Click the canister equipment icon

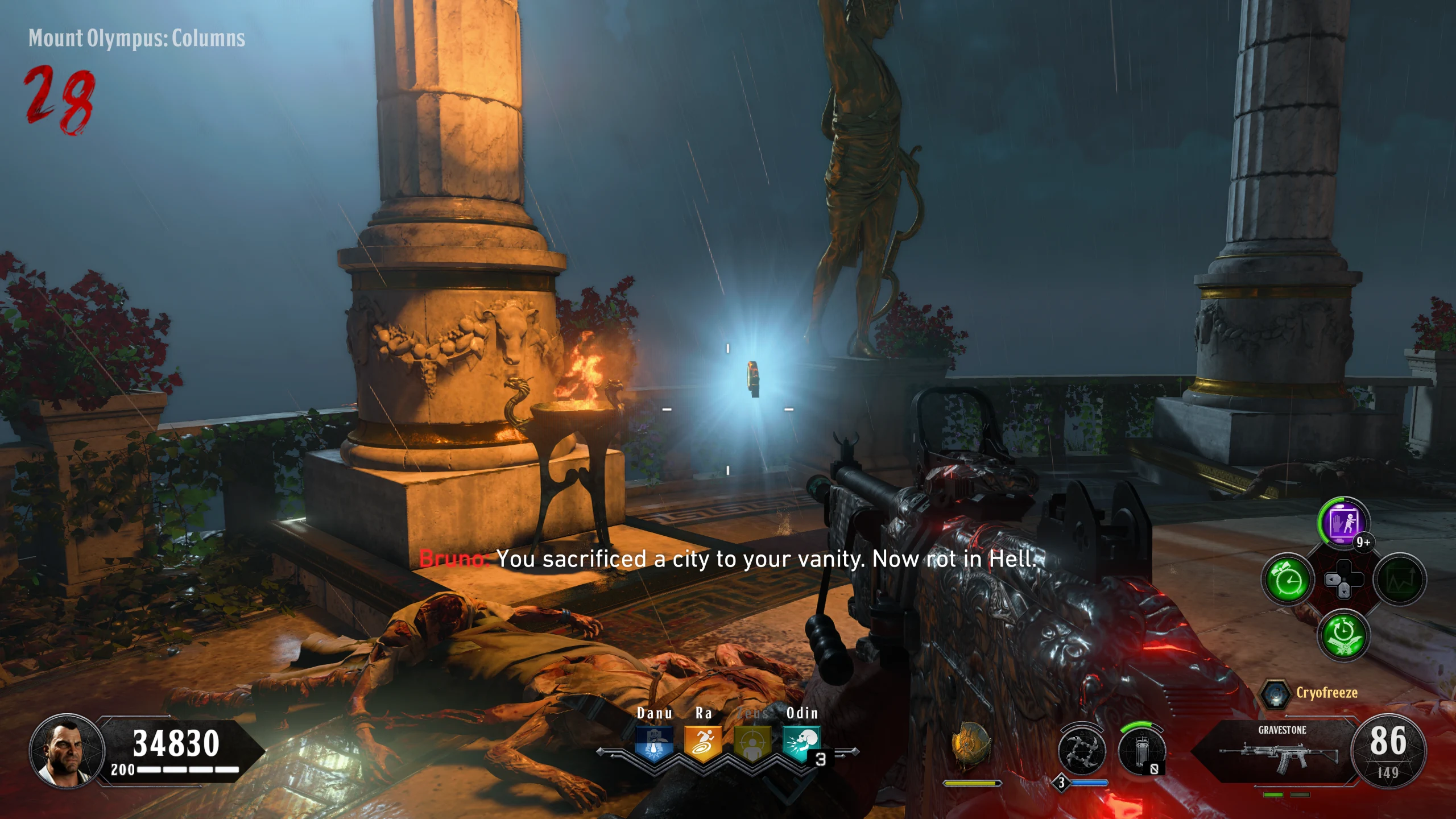(x=1141, y=751)
